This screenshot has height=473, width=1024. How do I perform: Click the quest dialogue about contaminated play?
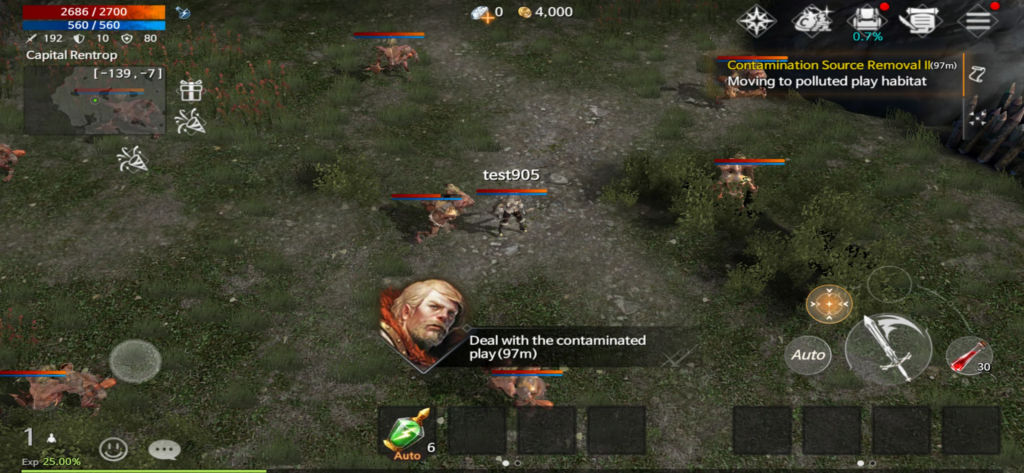tap(556, 347)
